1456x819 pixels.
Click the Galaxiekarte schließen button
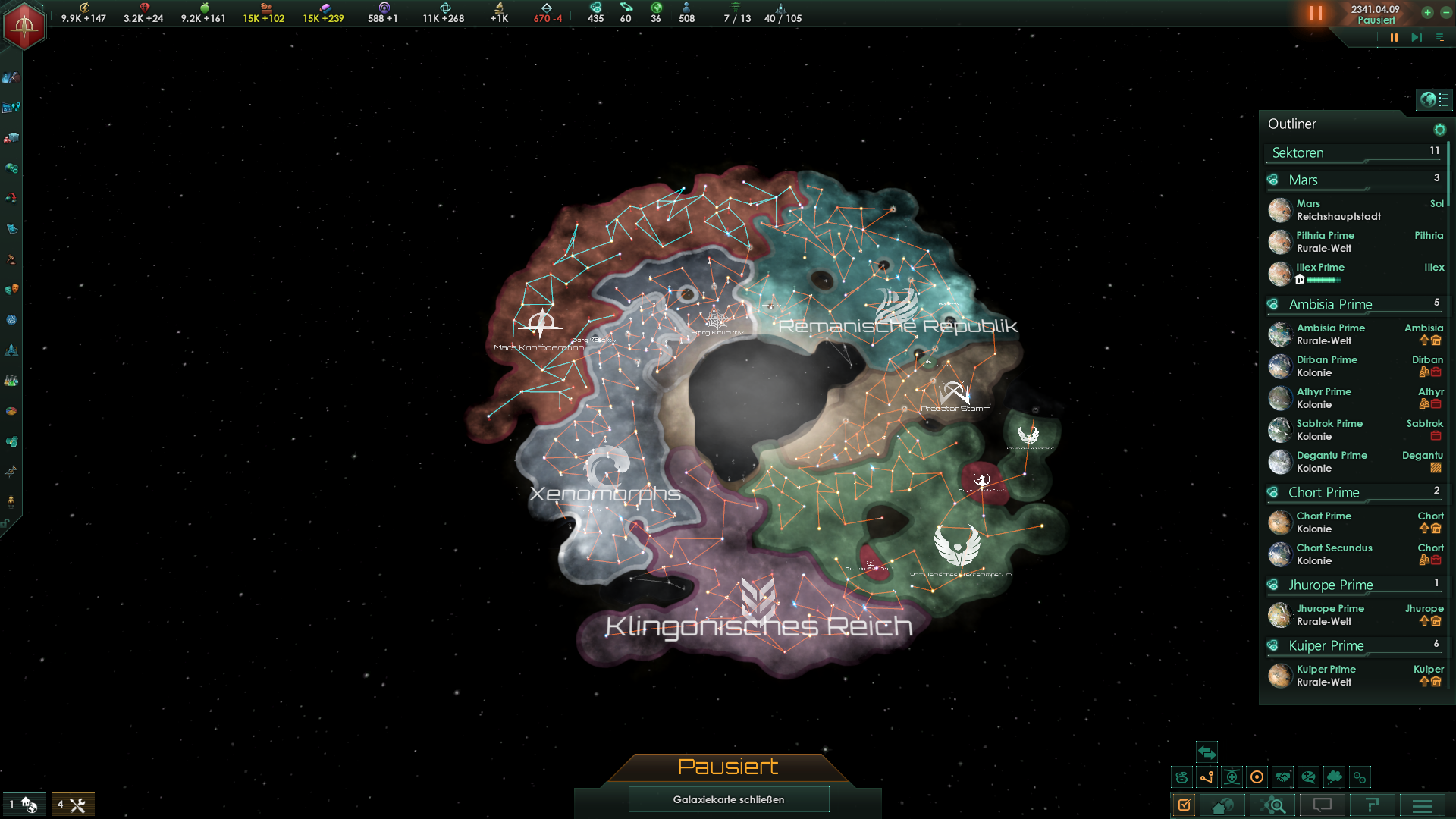(x=728, y=799)
